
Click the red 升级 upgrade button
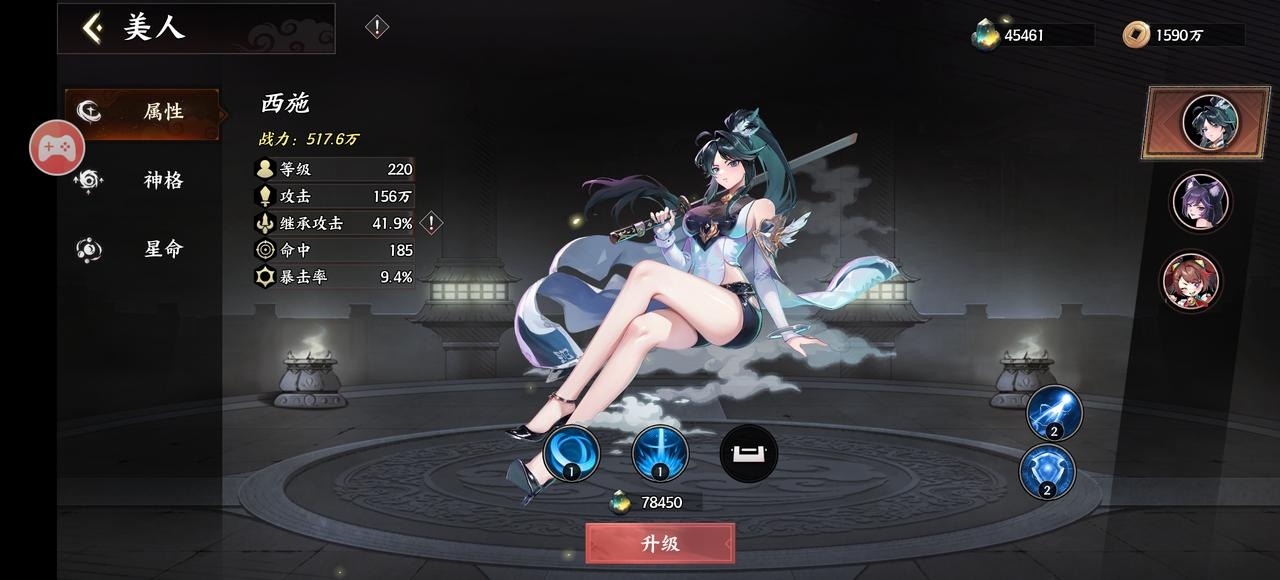pyautogui.click(x=660, y=543)
